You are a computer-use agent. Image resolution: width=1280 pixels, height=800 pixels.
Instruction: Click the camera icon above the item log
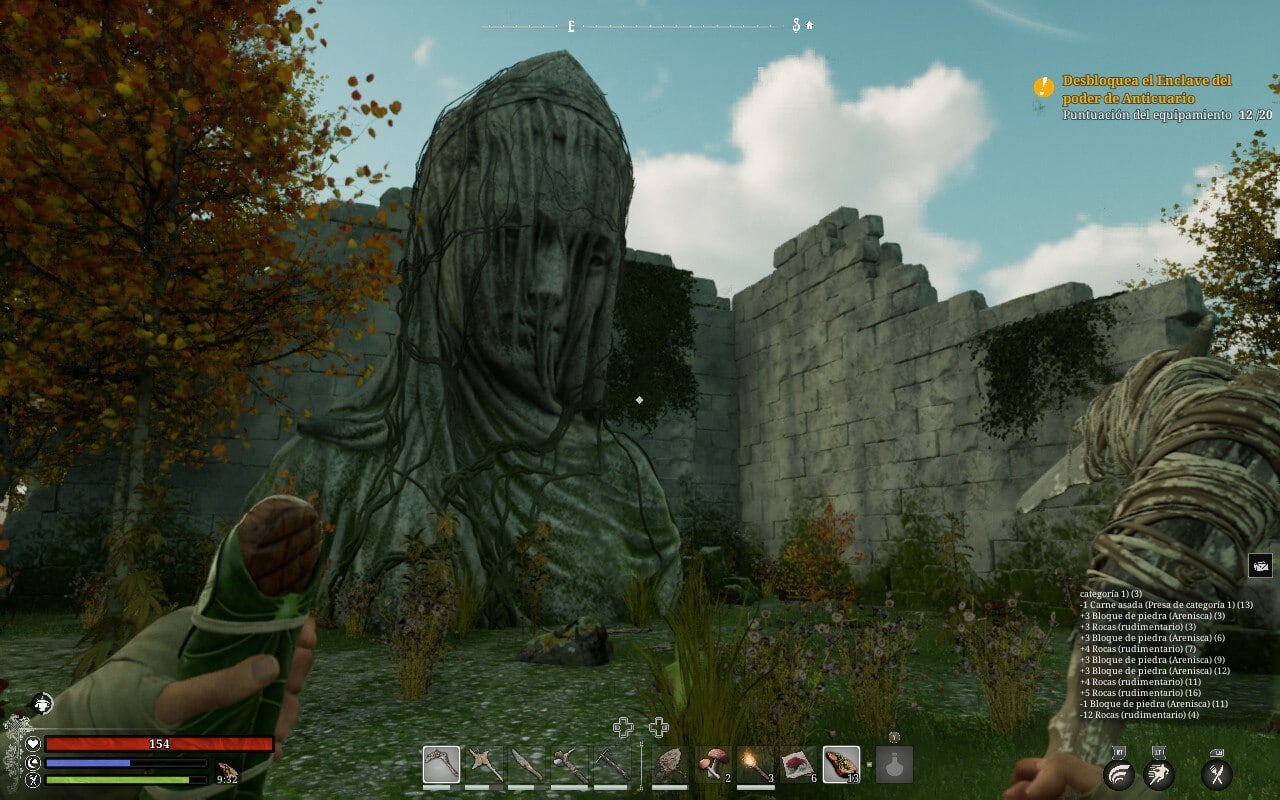click(1260, 565)
